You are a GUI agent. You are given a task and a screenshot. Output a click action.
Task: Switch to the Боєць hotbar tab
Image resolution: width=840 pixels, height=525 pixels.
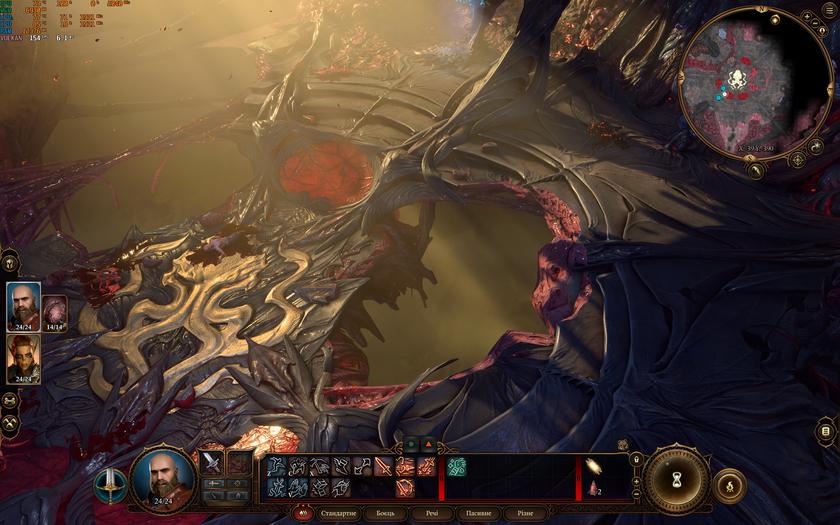point(385,513)
